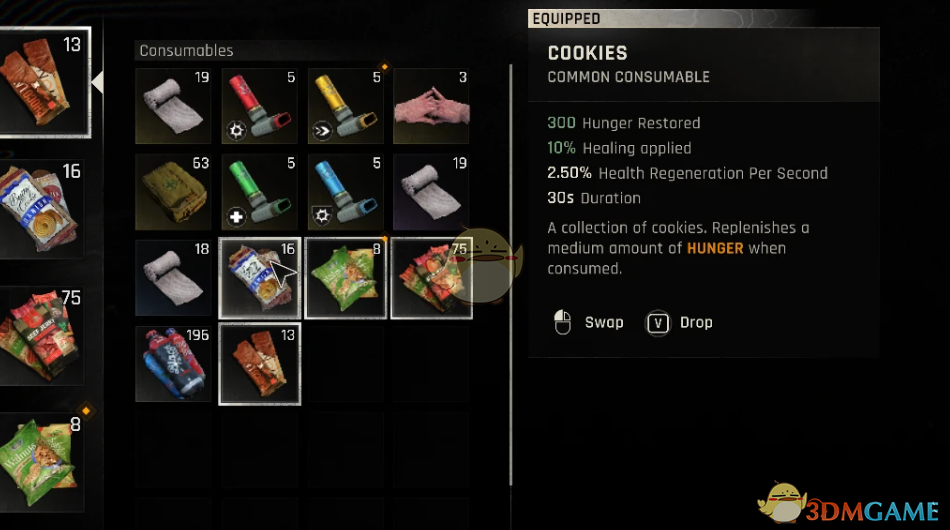The width and height of the screenshot is (950, 530).
Task: Select the red injector in the Consumables grid
Action: pos(259,107)
